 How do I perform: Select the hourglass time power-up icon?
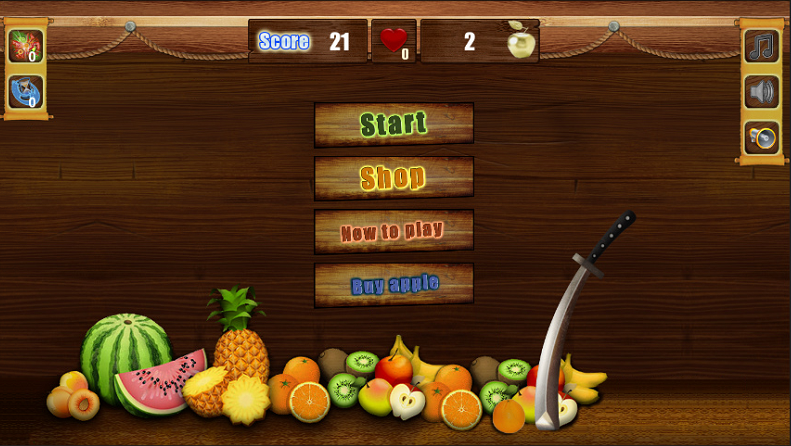(25, 92)
